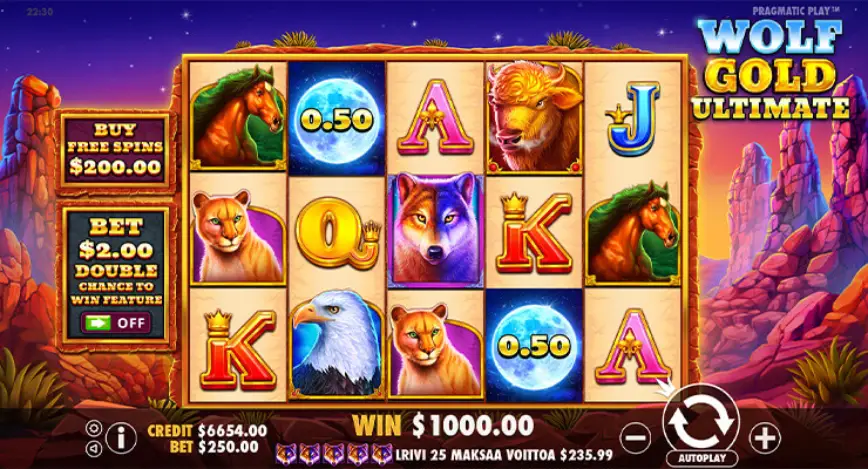The width and height of the screenshot is (868, 469).
Task: Decrease the bet with the minus button
Action: (x=636, y=436)
